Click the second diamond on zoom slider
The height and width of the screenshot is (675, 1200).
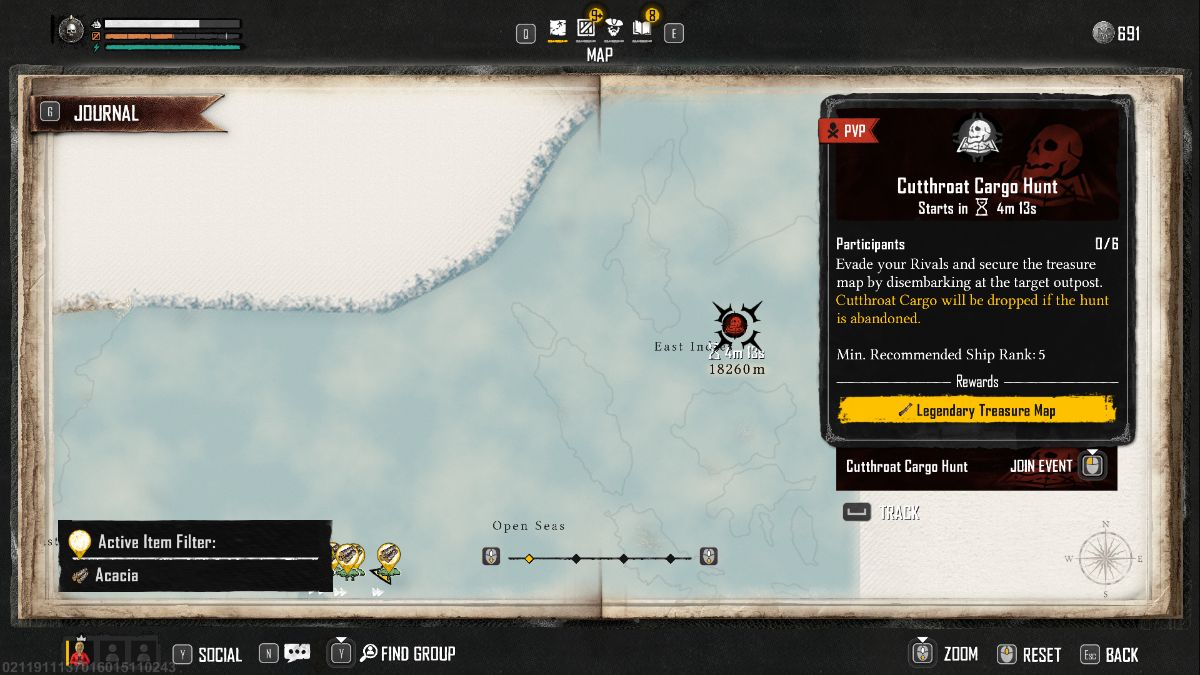click(576, 558)
